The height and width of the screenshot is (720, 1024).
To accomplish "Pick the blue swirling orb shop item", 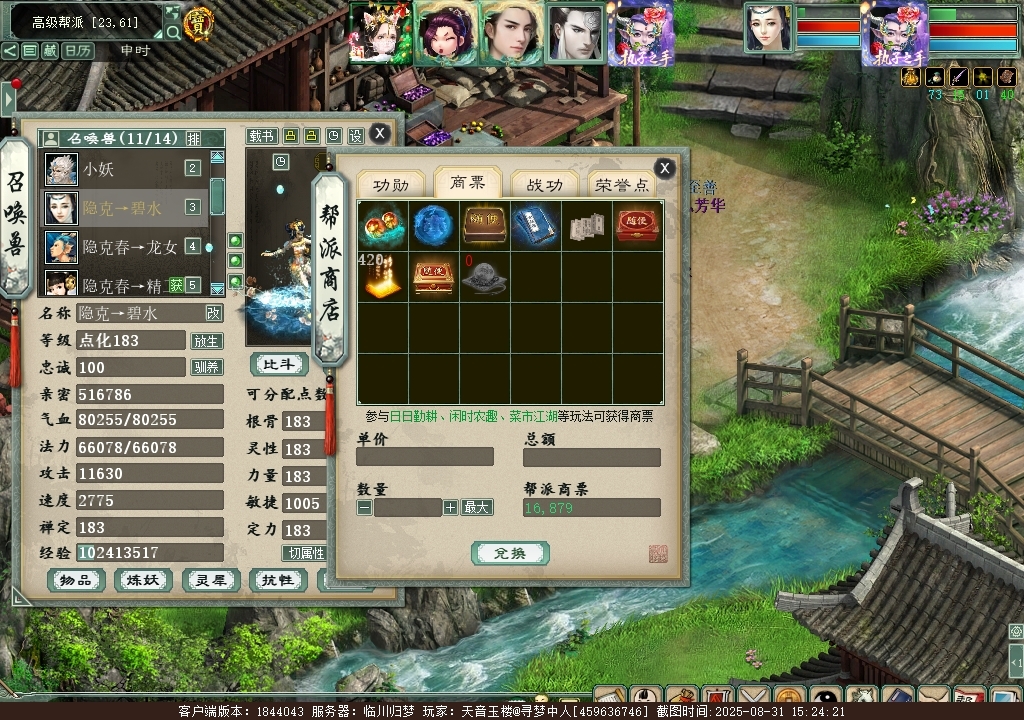I will pyautogui.click(x=433, y=225).
